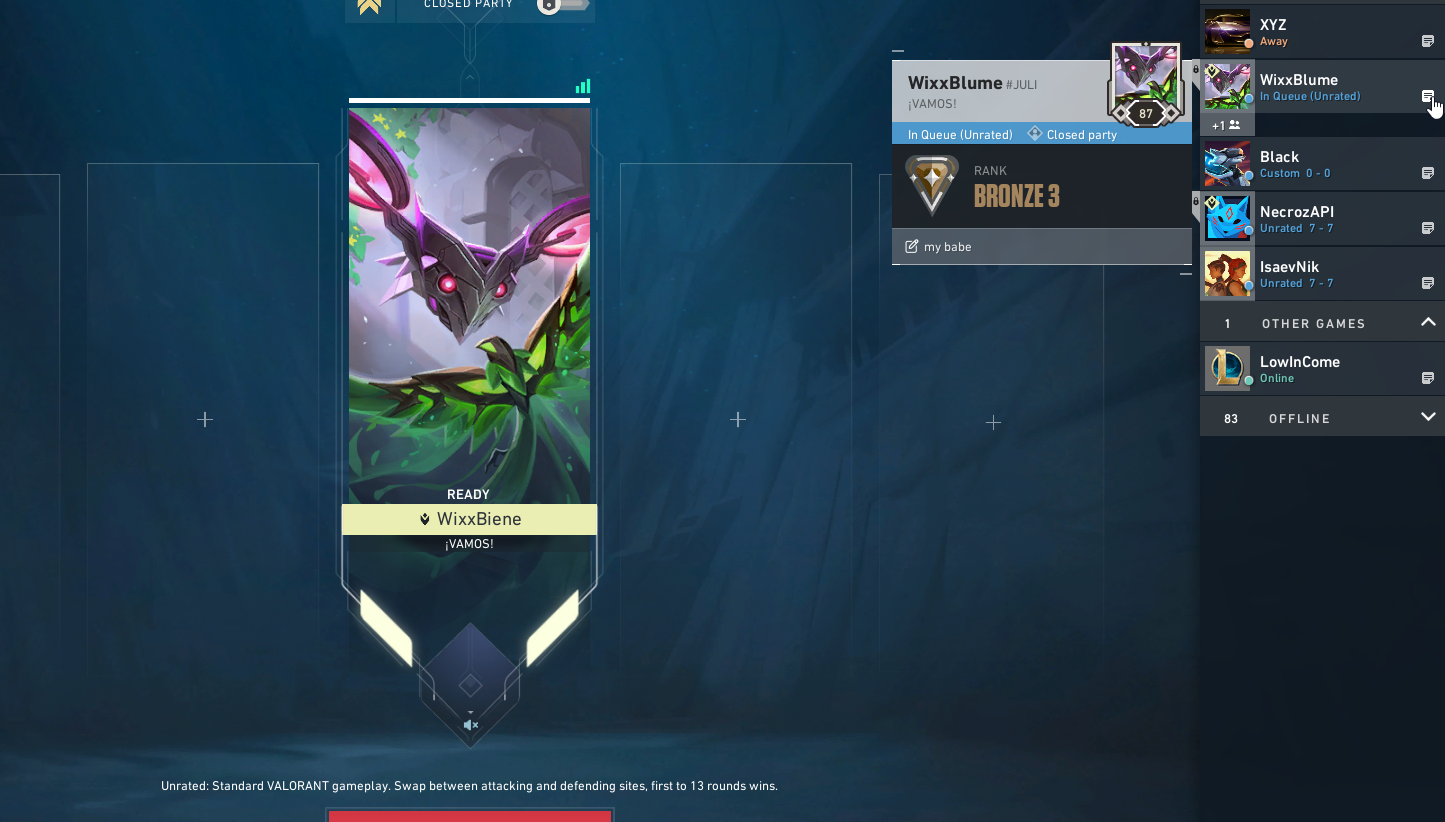This screenshot has width=1445, height=822.
Task: Open chat with WixxBlume via message icon
Action: [1428, 97]
